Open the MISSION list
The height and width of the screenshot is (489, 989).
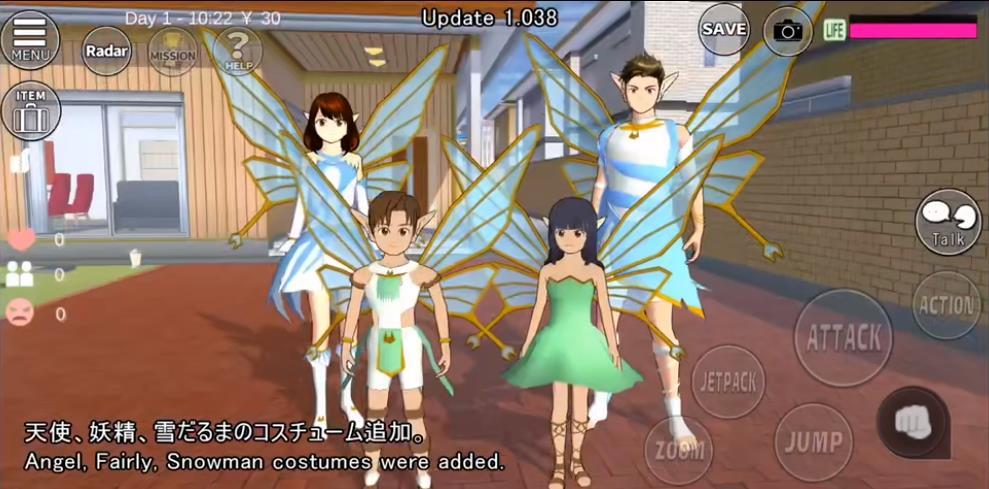172,51
